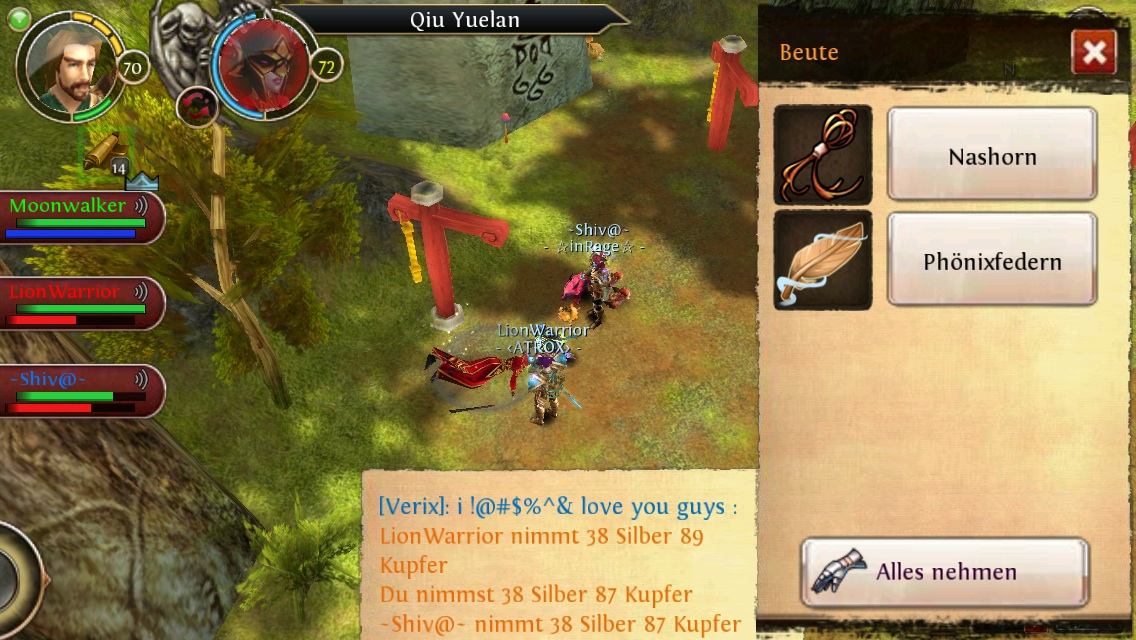This screenshot has height=640, width=1136.
Task: Take the Nashorn loot item
Action: pos(991,156)
